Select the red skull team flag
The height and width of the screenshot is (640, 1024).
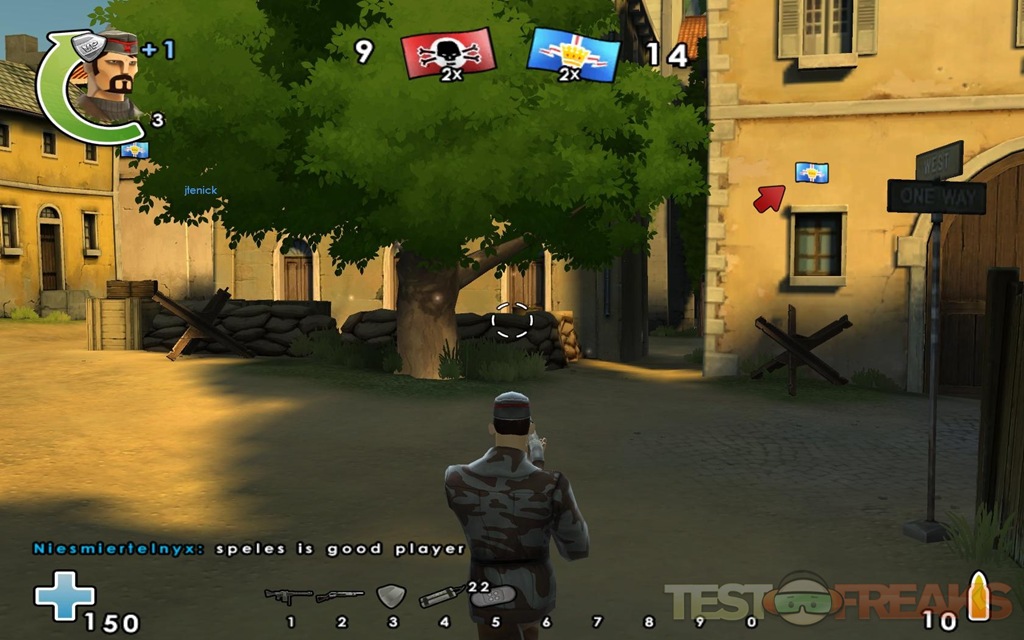(x=448, y=53)
